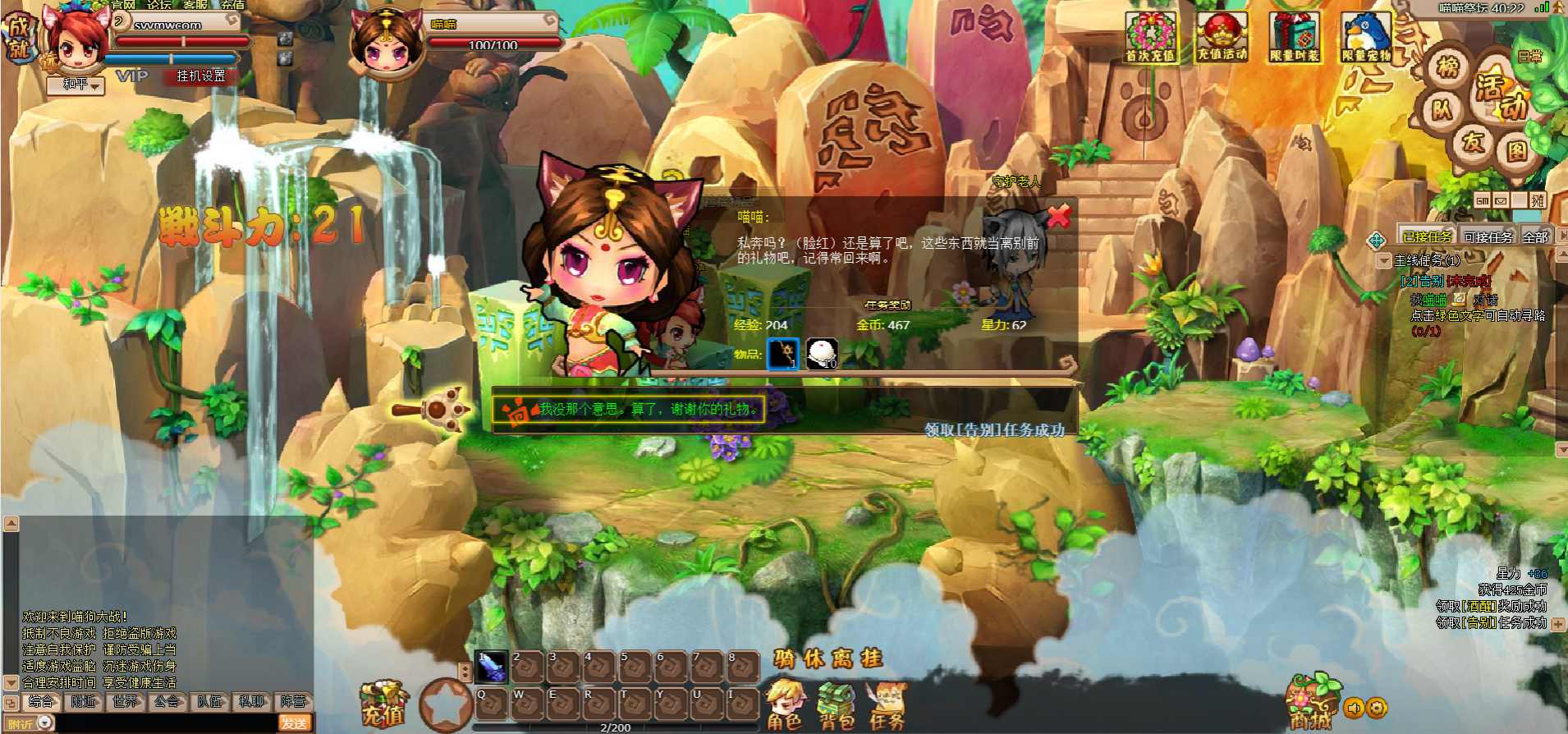Switch to the 可接任务 available quests tab
The width and height of the screenshot is (1568, 734).
coord(1488,237)
